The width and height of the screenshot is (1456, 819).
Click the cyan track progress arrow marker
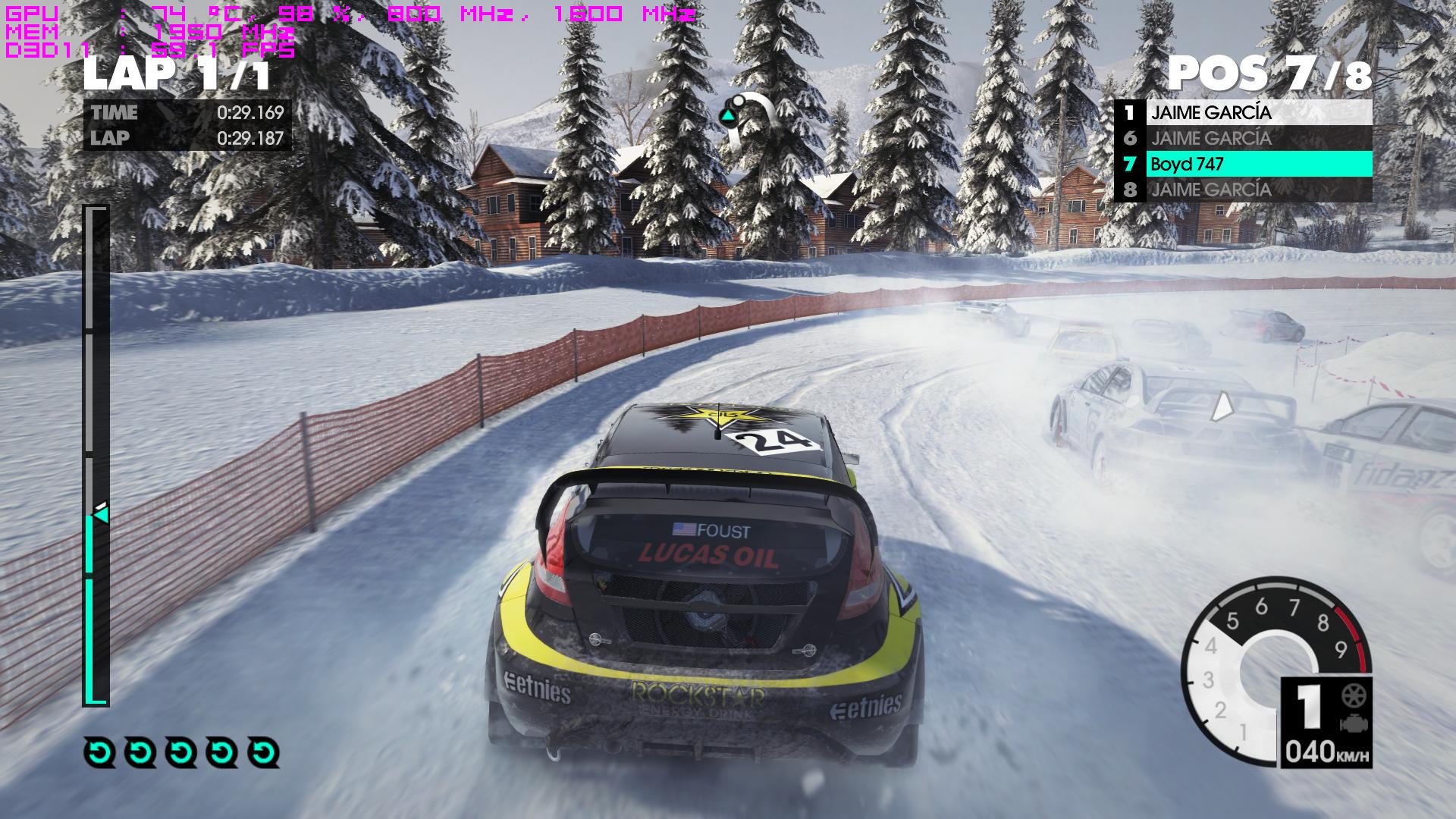(x=100, y=515)
